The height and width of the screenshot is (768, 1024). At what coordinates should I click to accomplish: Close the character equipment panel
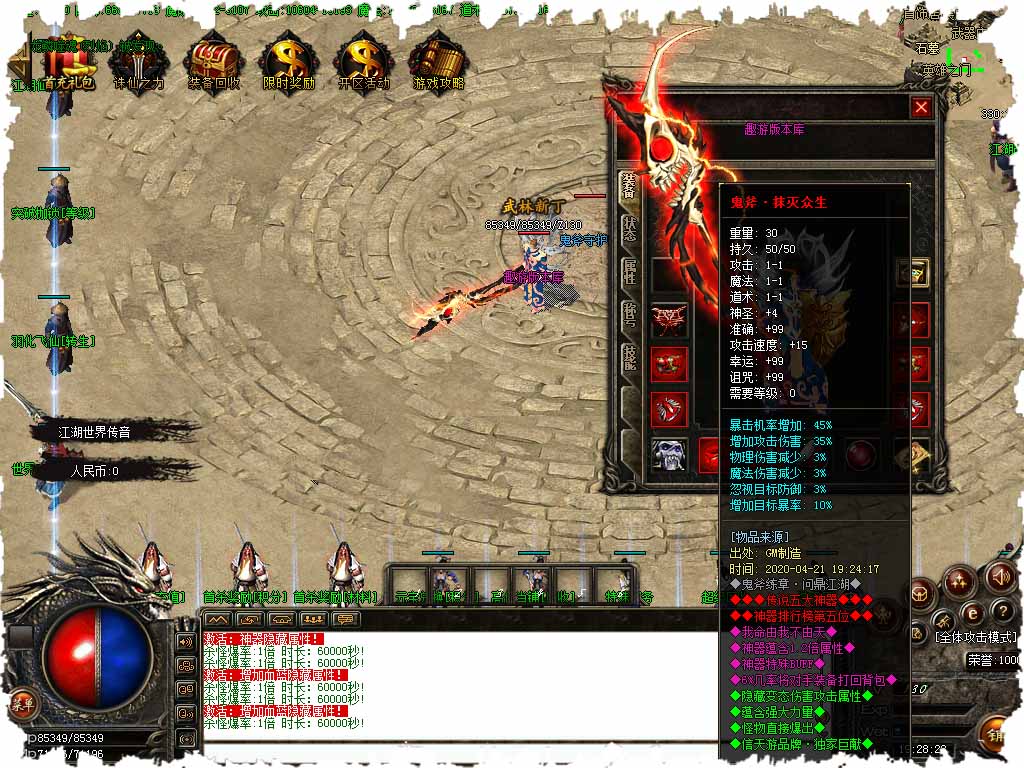point(921,107)
